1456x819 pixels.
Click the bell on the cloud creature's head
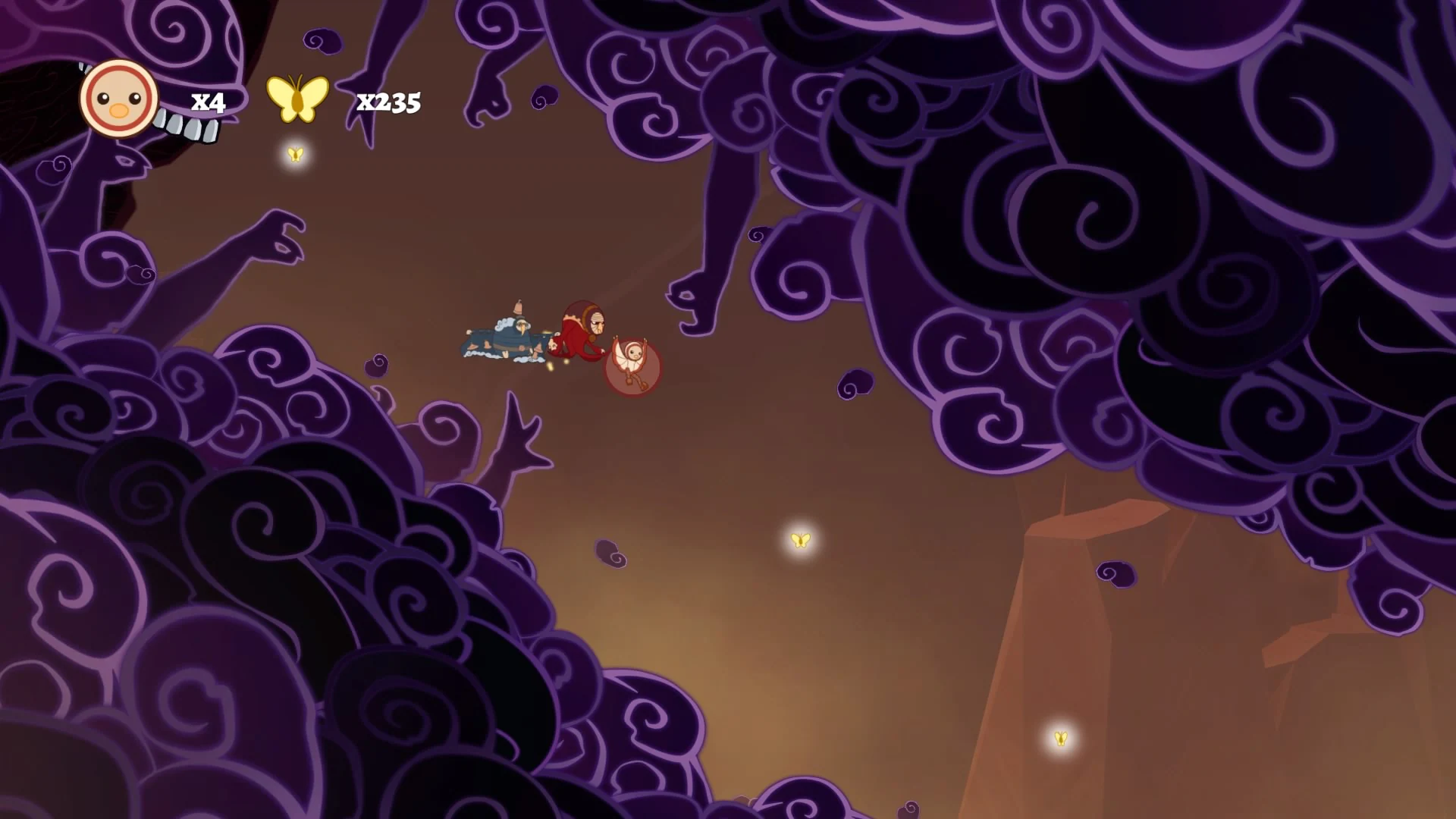519,306
